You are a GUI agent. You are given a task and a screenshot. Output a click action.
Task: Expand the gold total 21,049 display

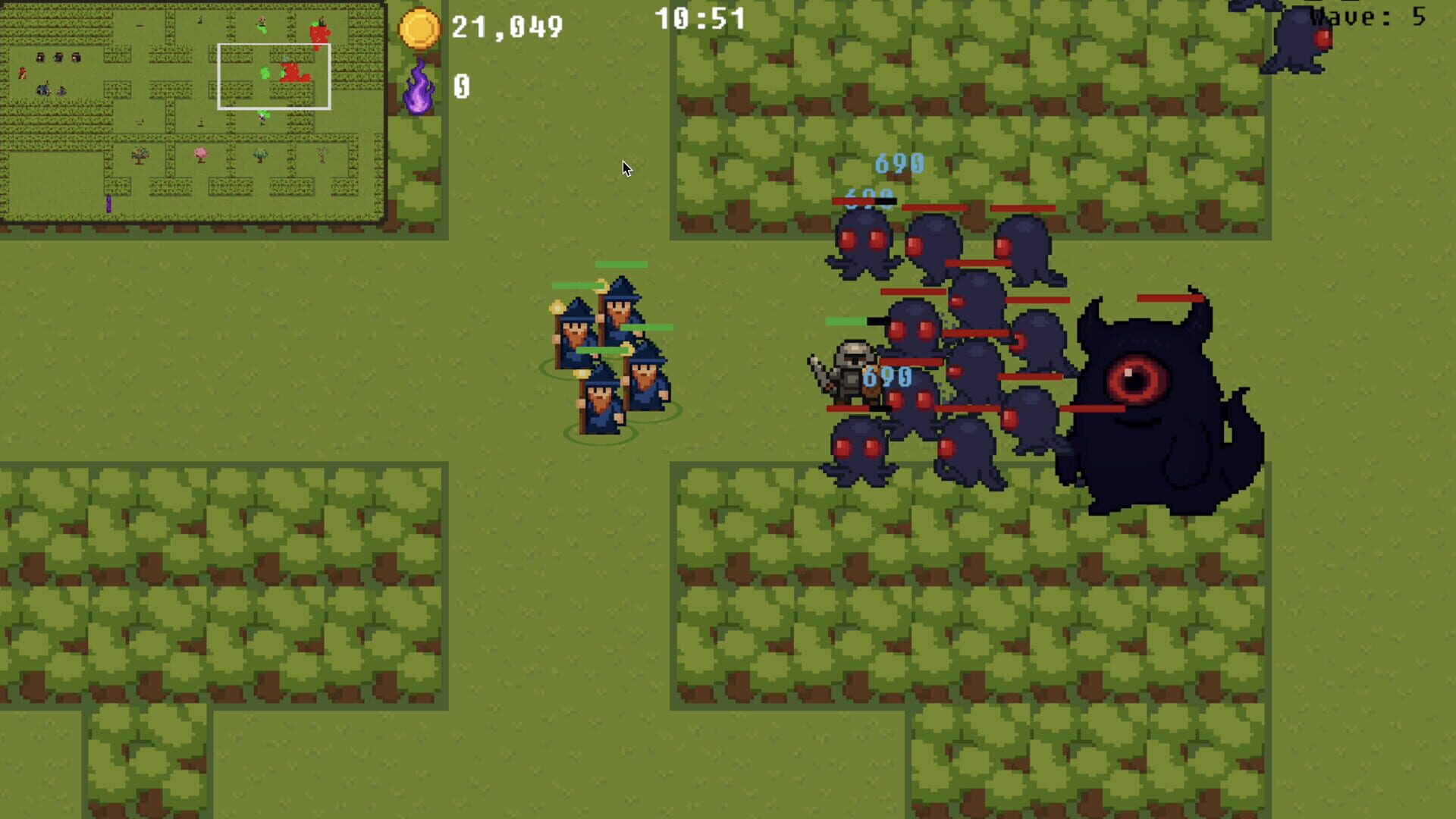507,27
